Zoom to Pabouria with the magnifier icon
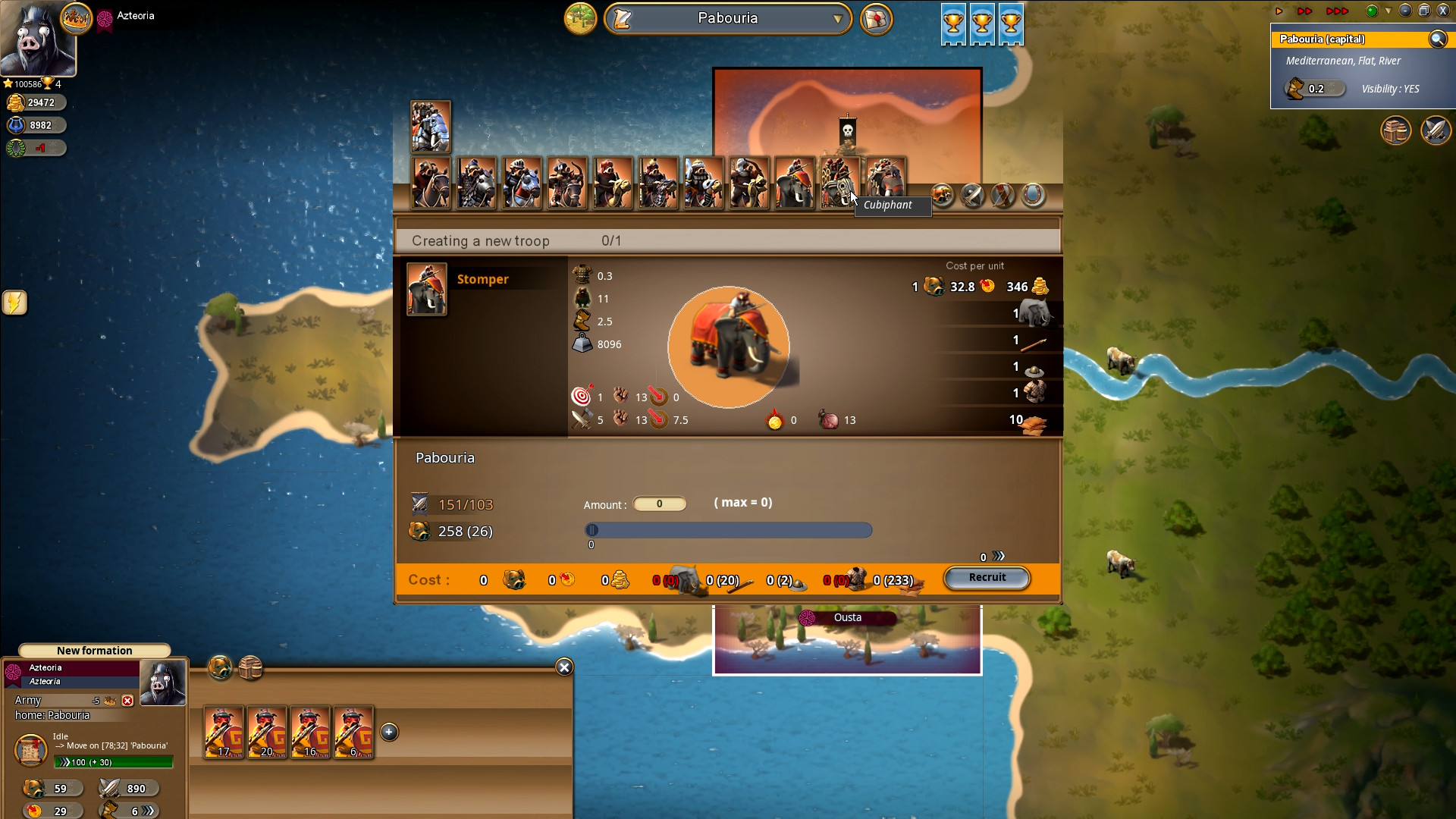The width and height of the screenshot is (1456, 819). coord(1437,39)
